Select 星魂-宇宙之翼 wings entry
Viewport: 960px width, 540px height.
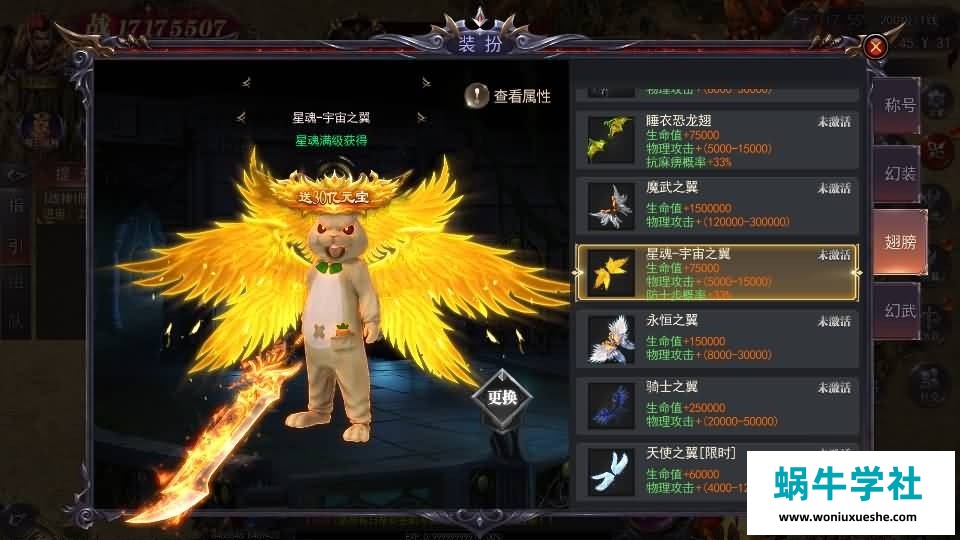coord(717,272)
